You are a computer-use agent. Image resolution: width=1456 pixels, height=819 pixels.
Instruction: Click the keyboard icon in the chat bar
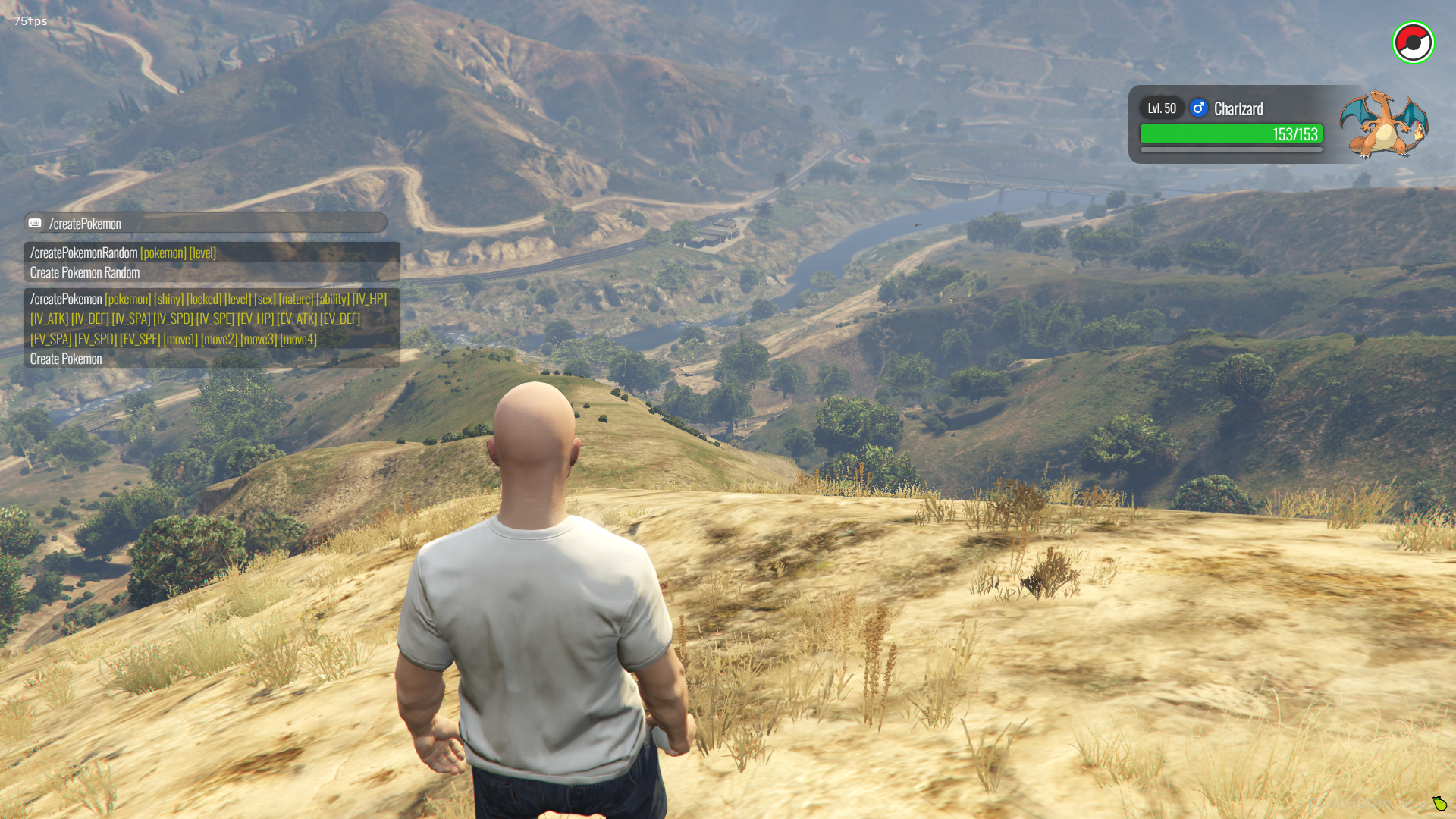point(35,223)
